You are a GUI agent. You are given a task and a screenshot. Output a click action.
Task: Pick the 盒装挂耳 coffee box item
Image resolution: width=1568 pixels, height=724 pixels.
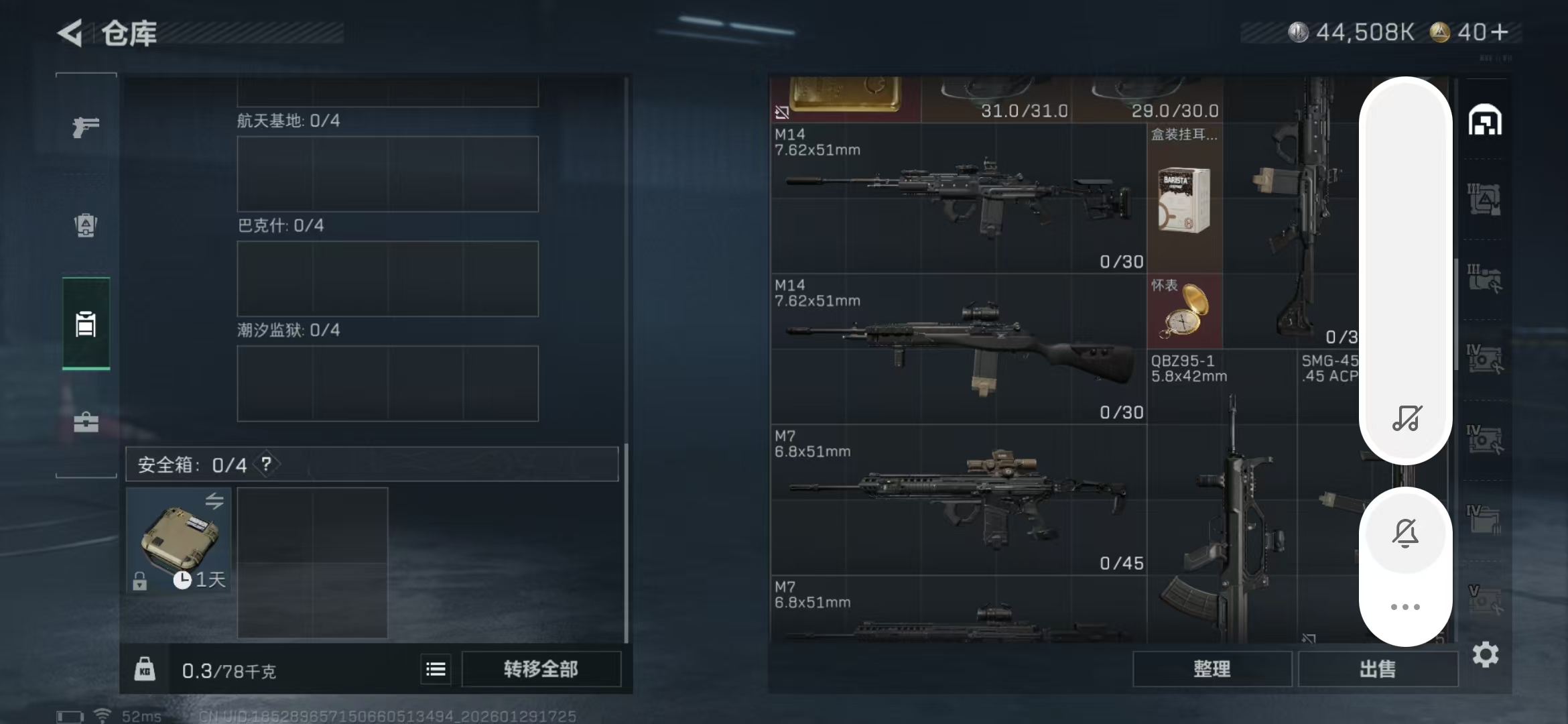(x=1184, y=199)
